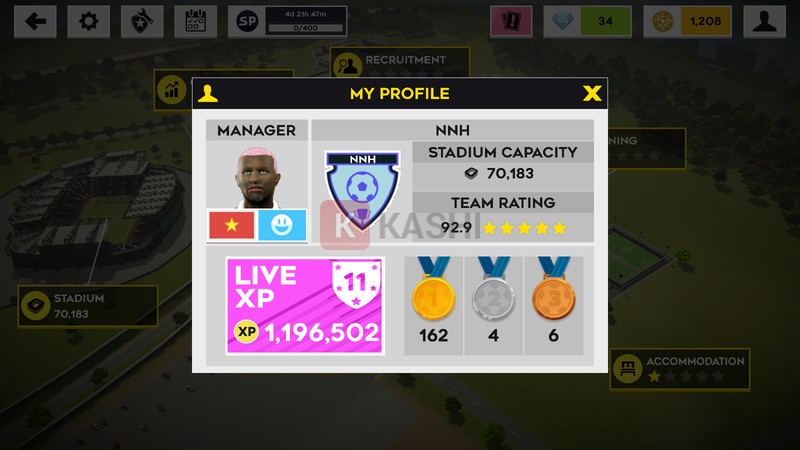The image size is (800, 450).
Task: Tap the diamonds balance showing 34
Action: (x=587, y=21)
